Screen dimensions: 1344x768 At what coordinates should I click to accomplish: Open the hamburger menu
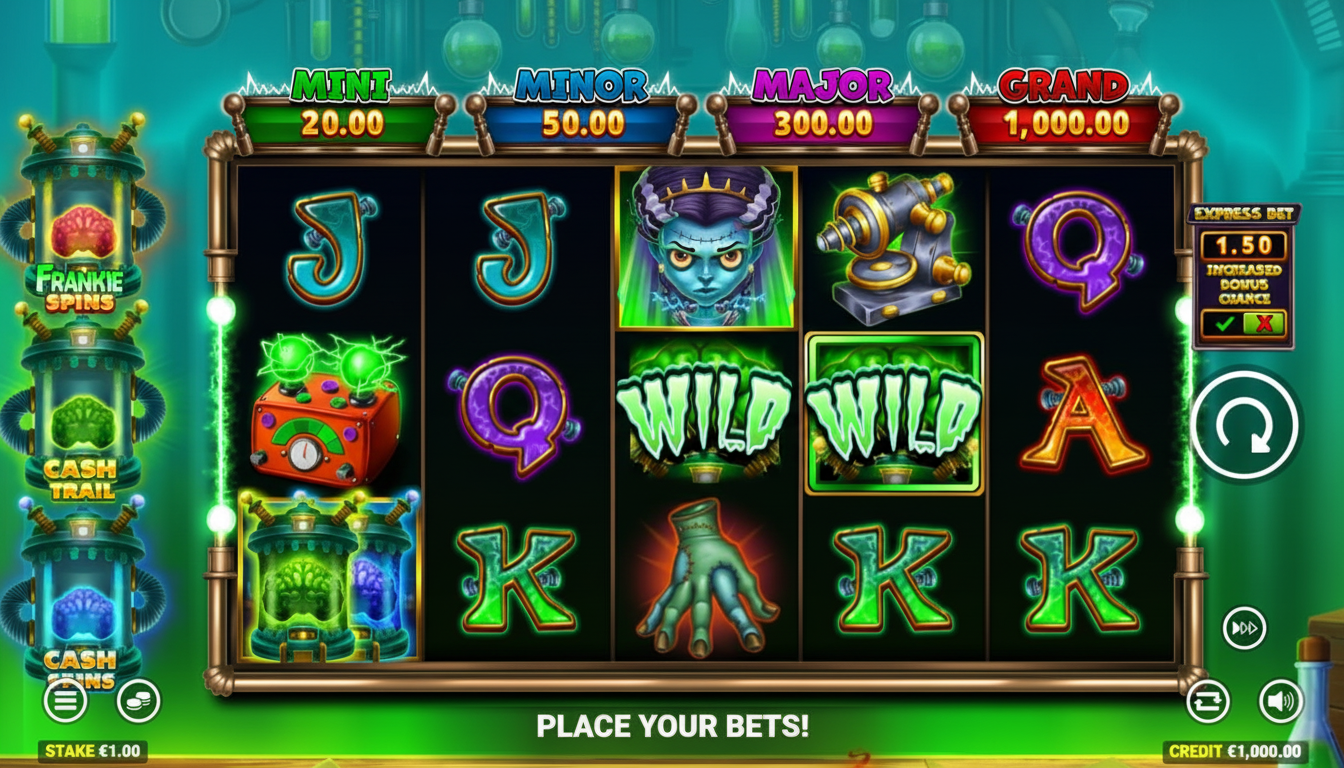click(x=65, y=701)
